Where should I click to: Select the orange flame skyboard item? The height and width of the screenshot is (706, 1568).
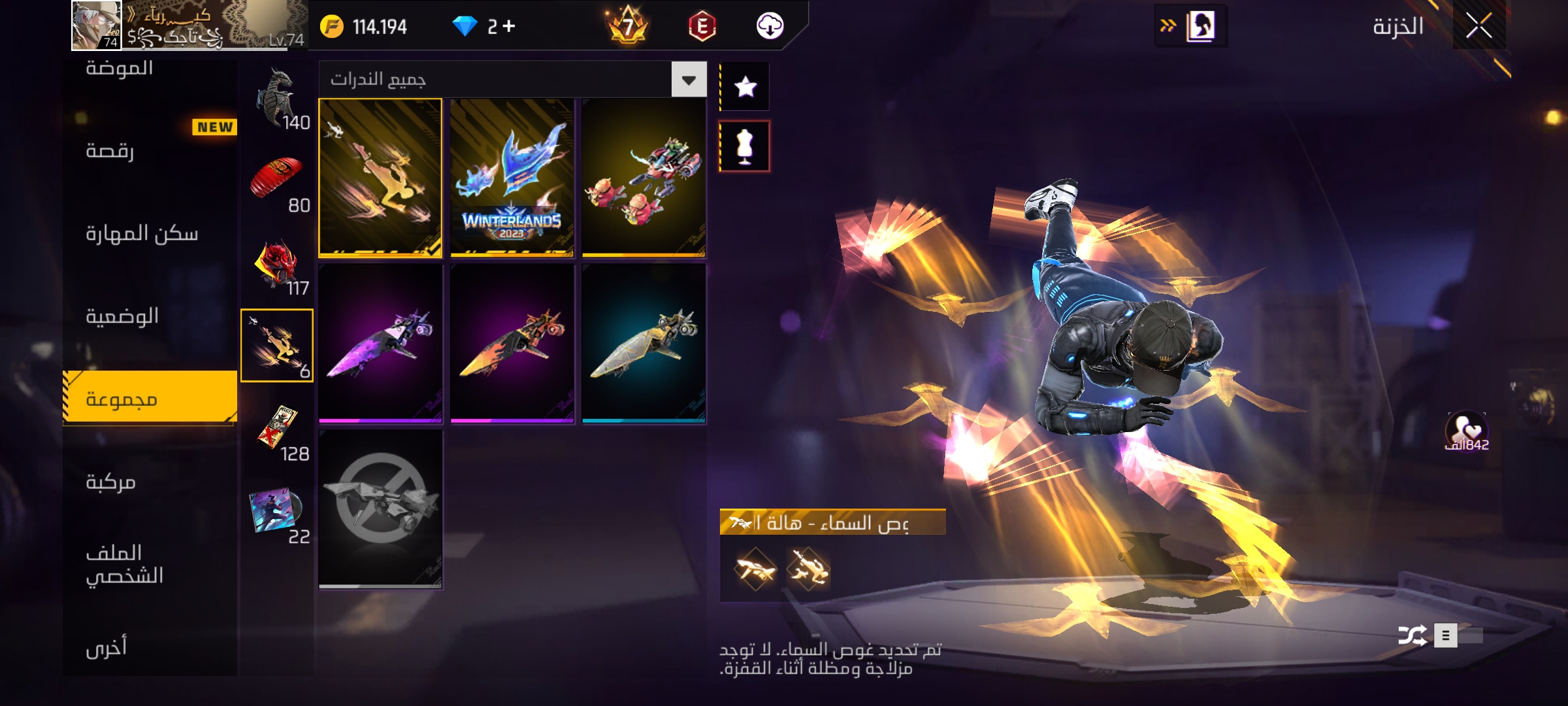pos(512,344)
